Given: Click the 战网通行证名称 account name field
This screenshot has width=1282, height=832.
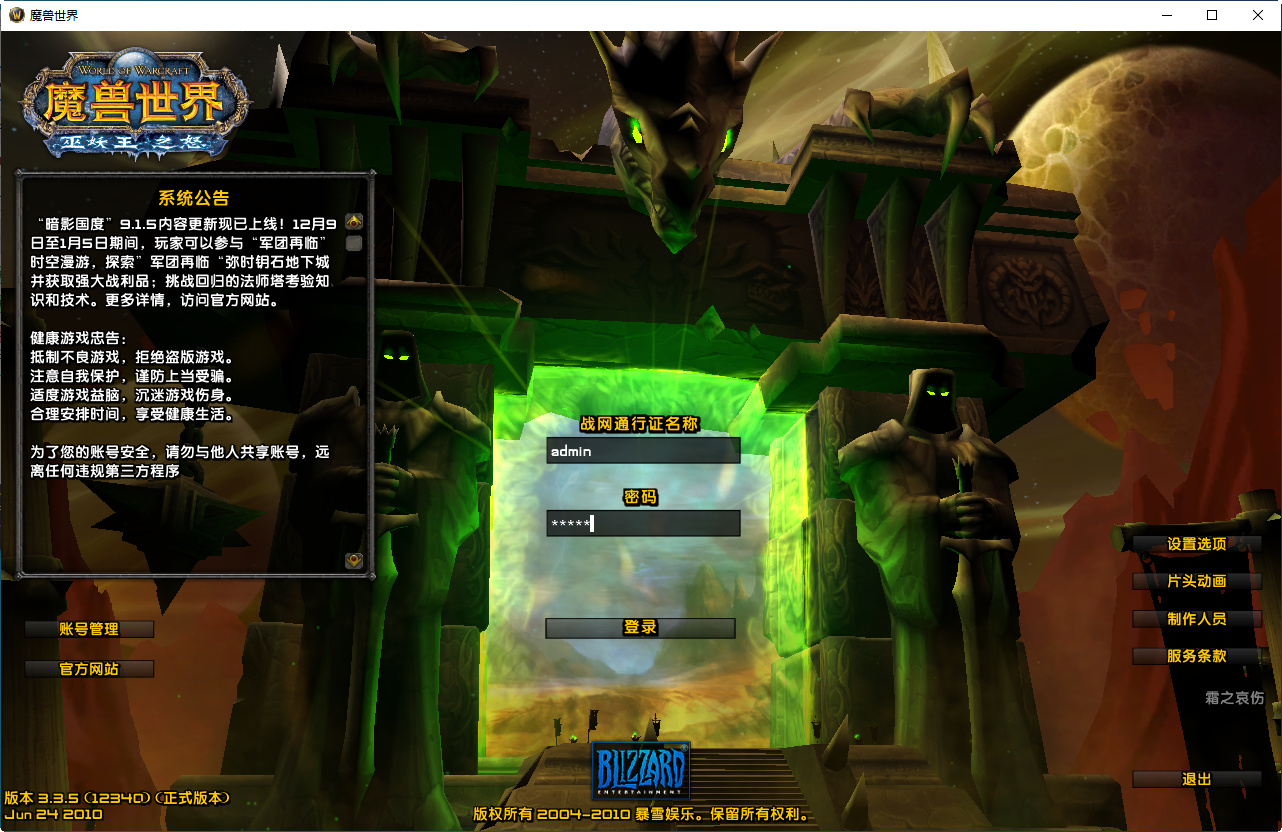Looking at the screenshot, I should 643,450.
